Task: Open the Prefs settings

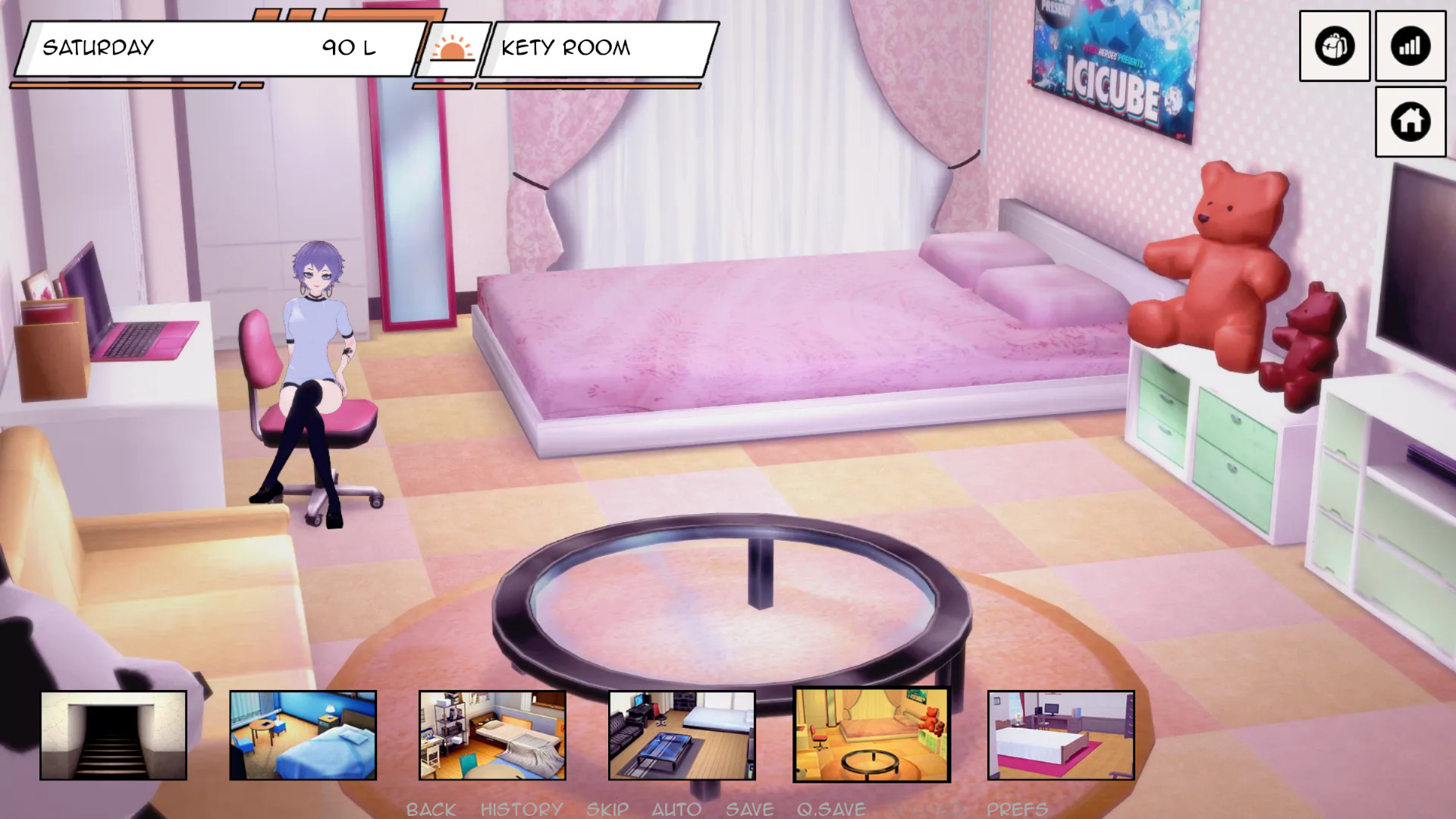Action: 1017,809
